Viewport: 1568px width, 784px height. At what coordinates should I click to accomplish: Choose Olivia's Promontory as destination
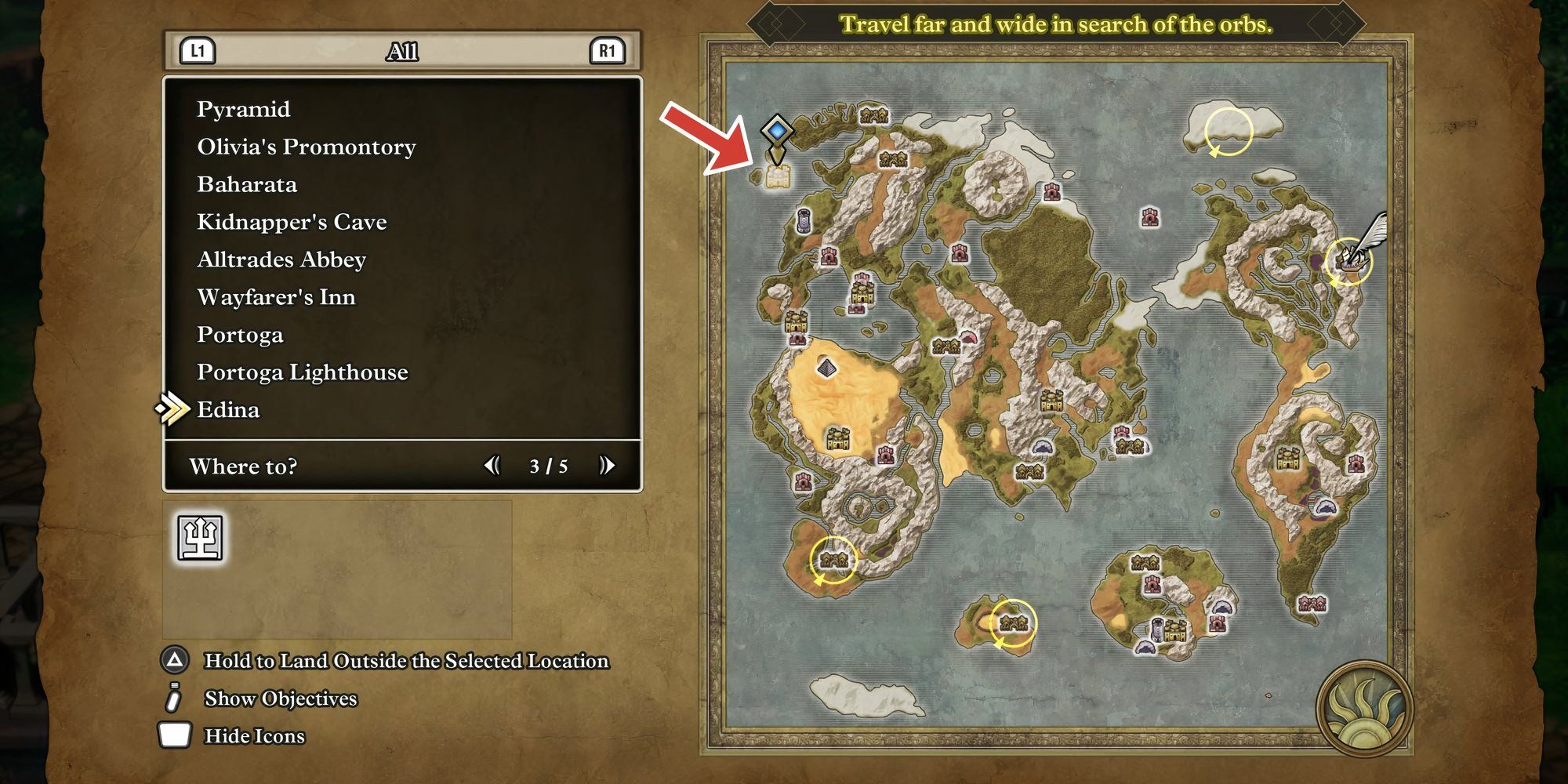306,147
